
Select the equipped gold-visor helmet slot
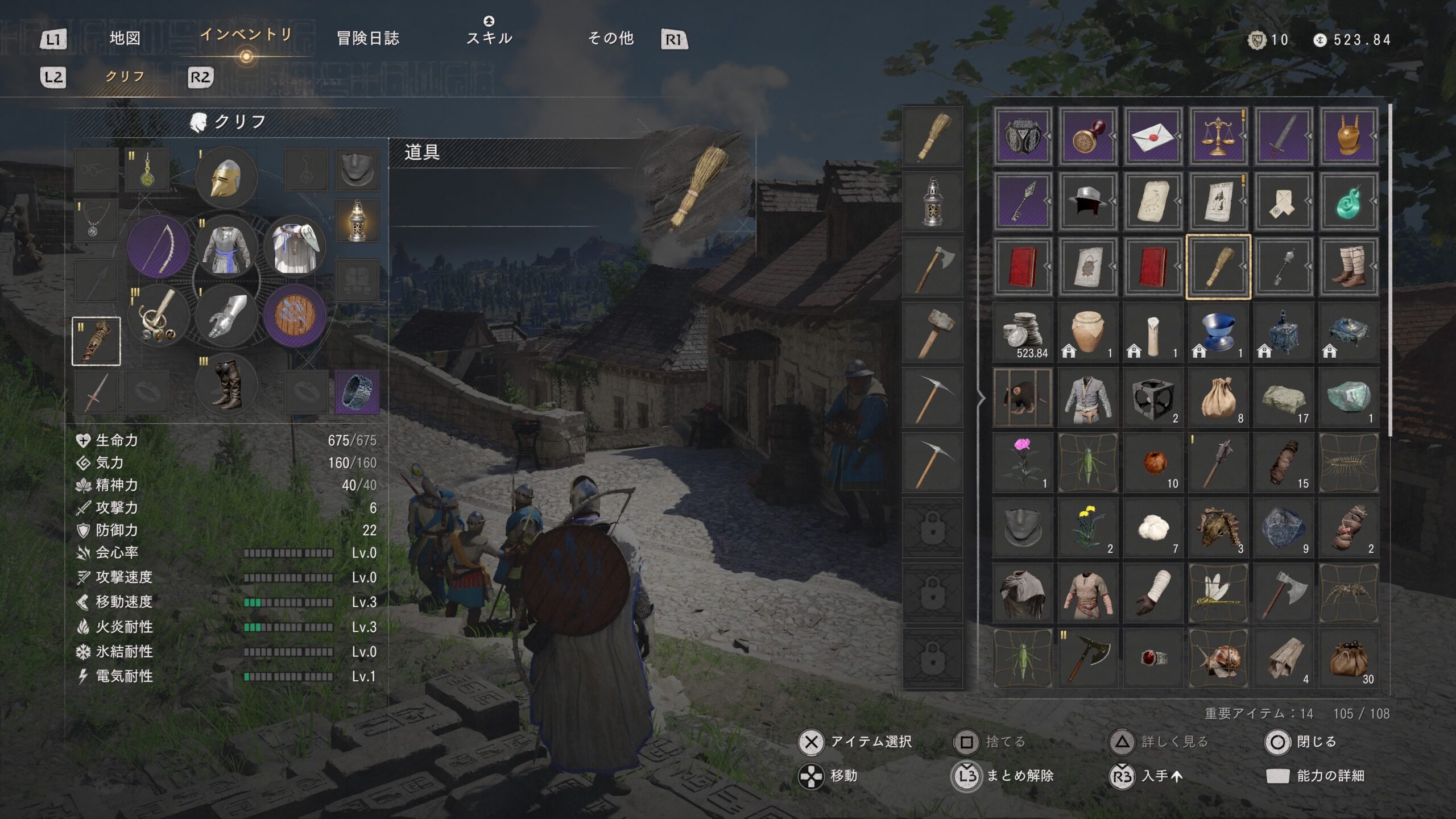point(226,178)
